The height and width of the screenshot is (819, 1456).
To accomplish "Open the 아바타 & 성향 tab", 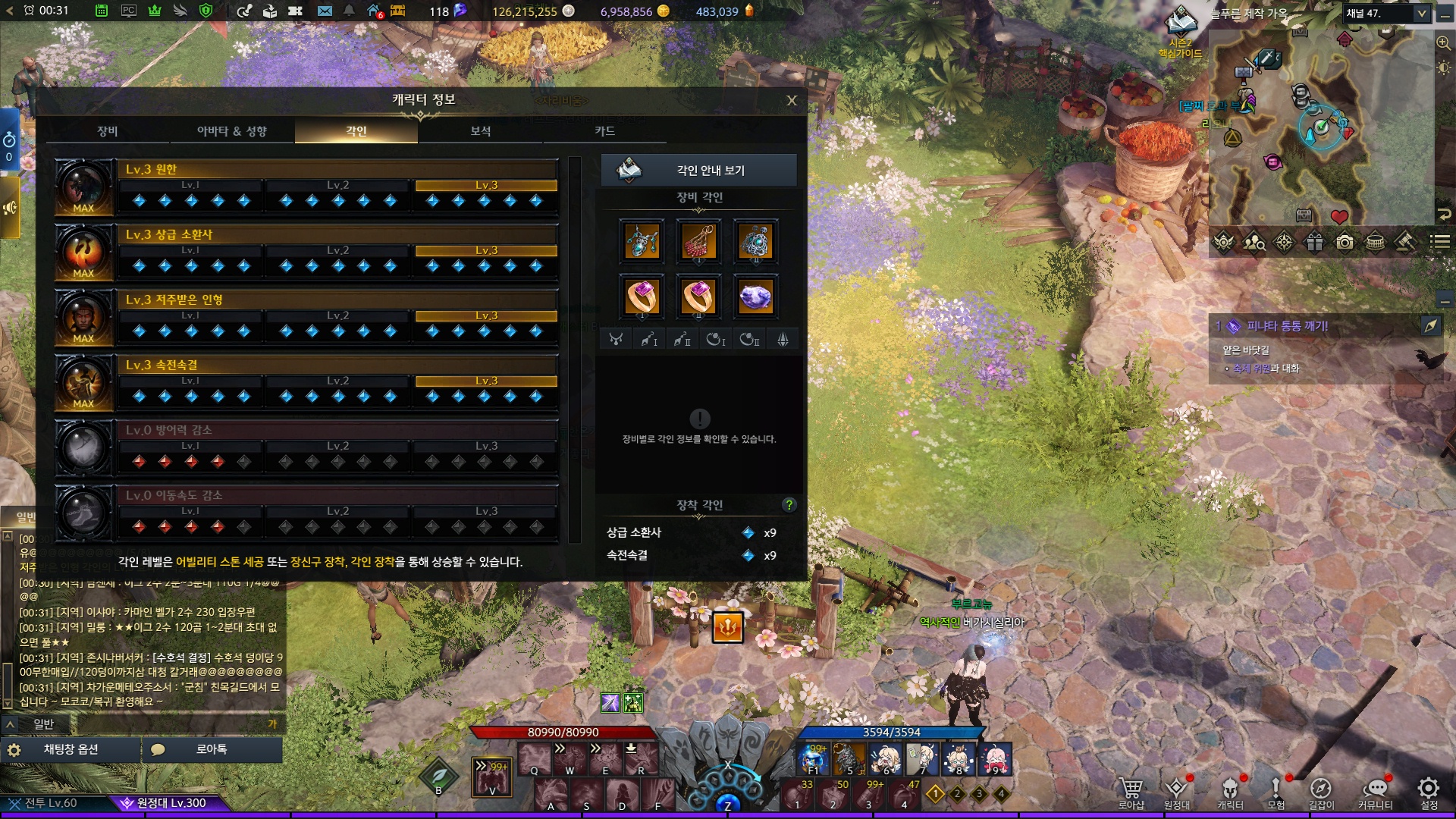I will point(231,131).
